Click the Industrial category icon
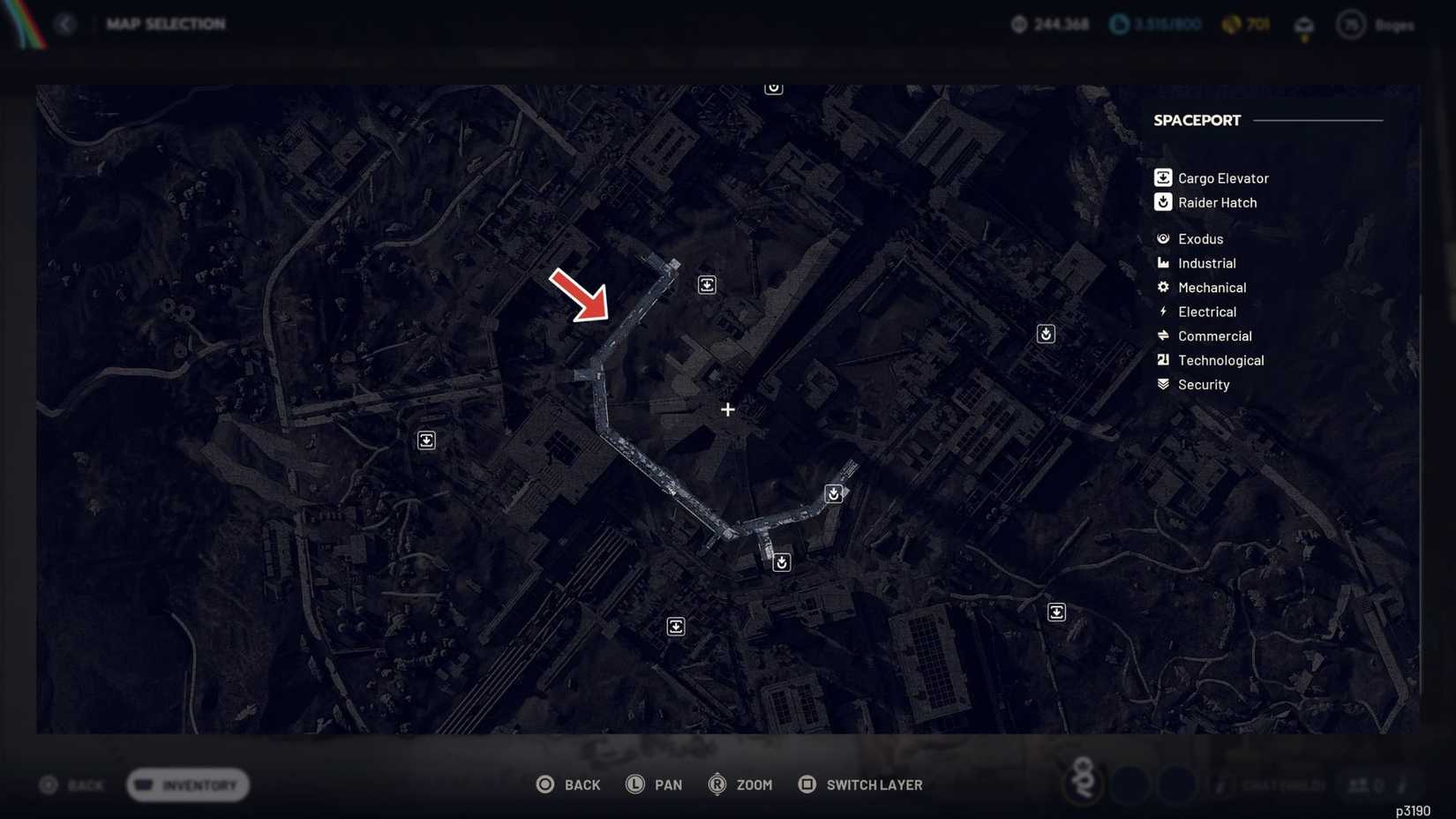The width and height of the screenshot is (1456, 819). click(x=1162, y=263)
